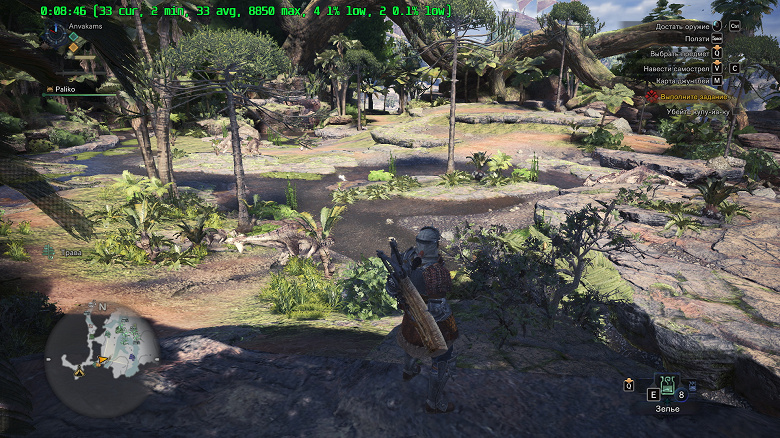The width and height of the screenshot is (780, 438).
Task: Choose the small blue item beside the potion
Action: click(692, 384)
